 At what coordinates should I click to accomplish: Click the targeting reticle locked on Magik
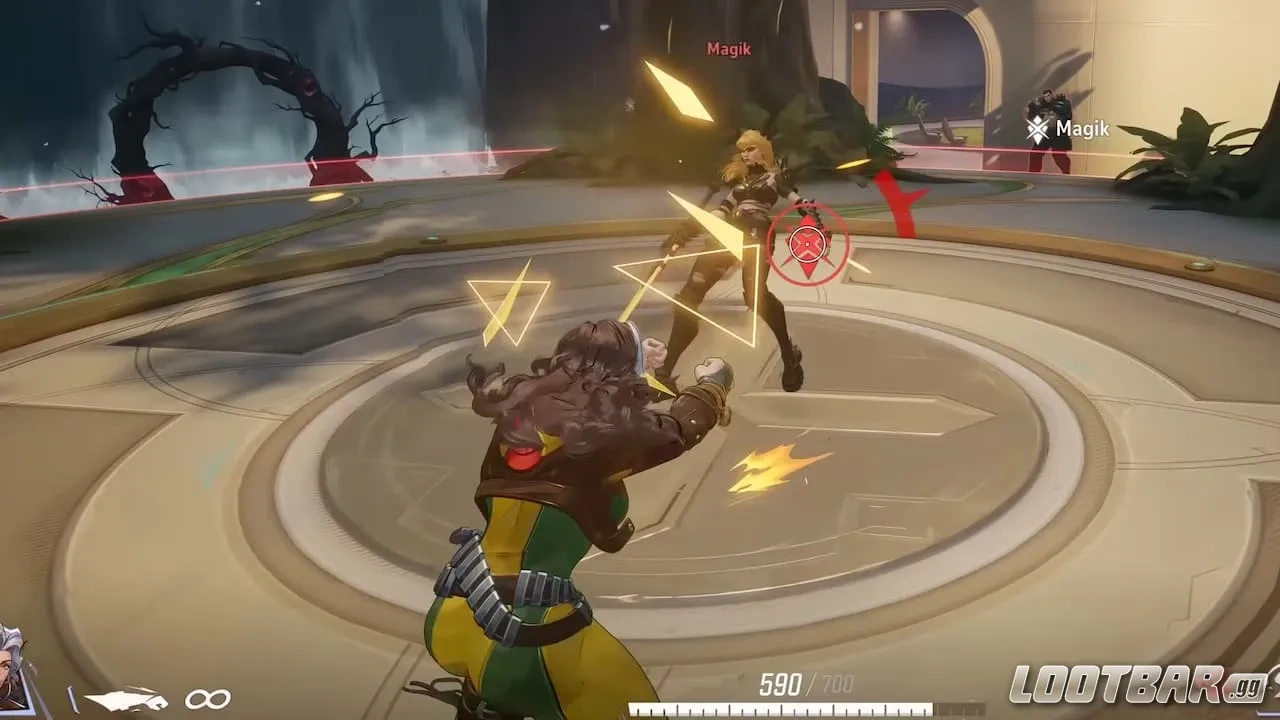(808, 243)
